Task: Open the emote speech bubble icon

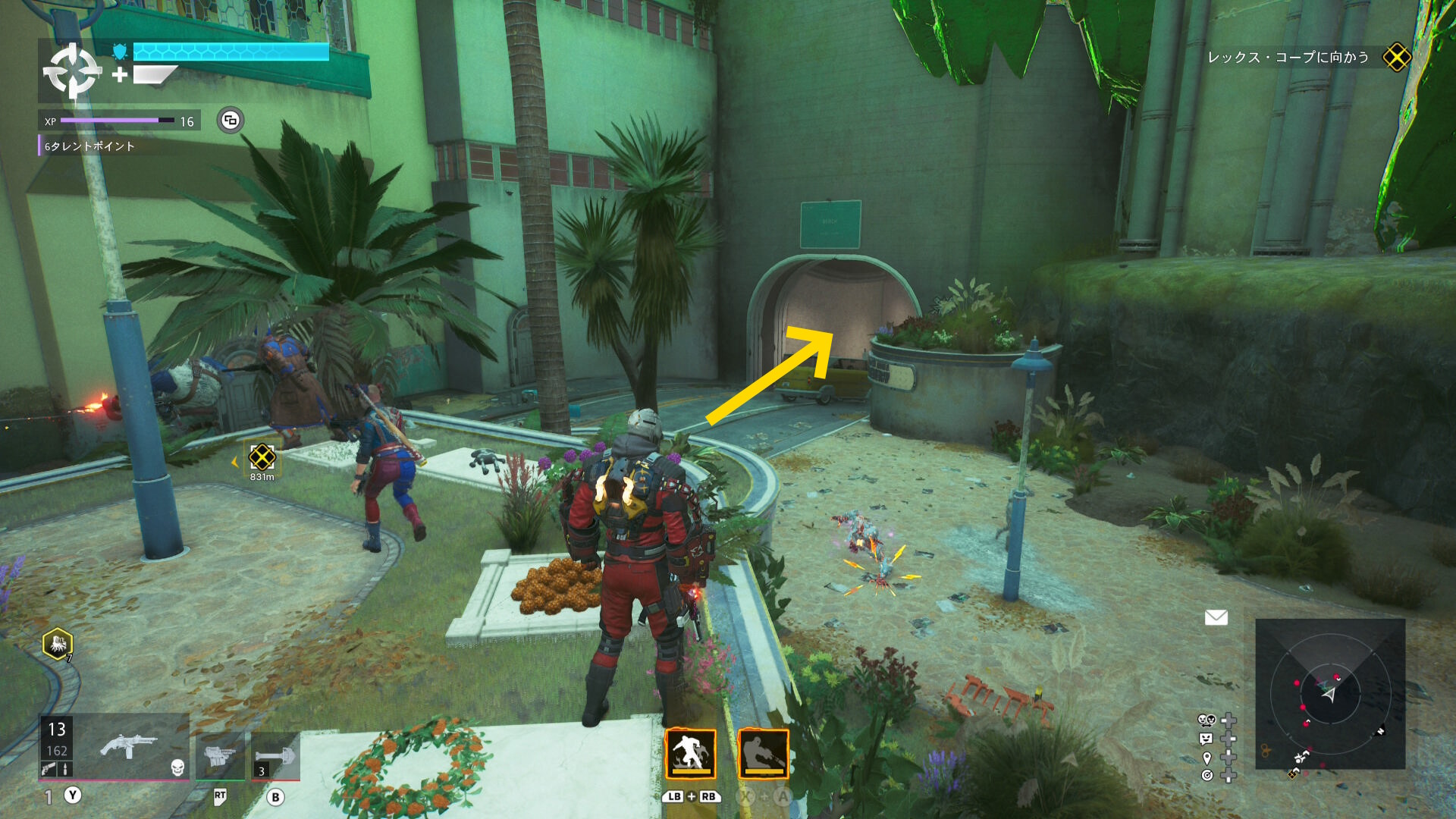Action: pos(1206,739)
